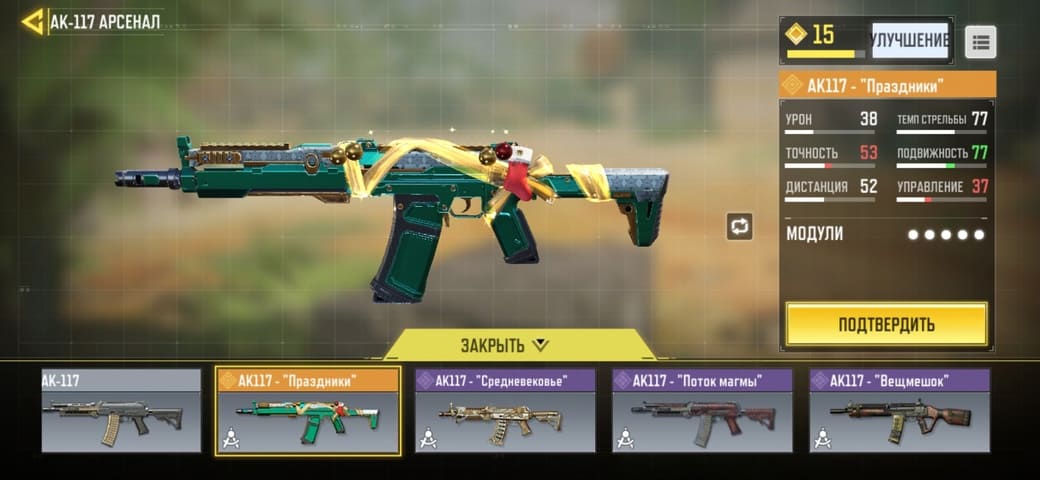Viewport: 1040px width, 480px height.
Task: Pick the AK117 "Поток магмы" skin
Action: tap(702, 412)
